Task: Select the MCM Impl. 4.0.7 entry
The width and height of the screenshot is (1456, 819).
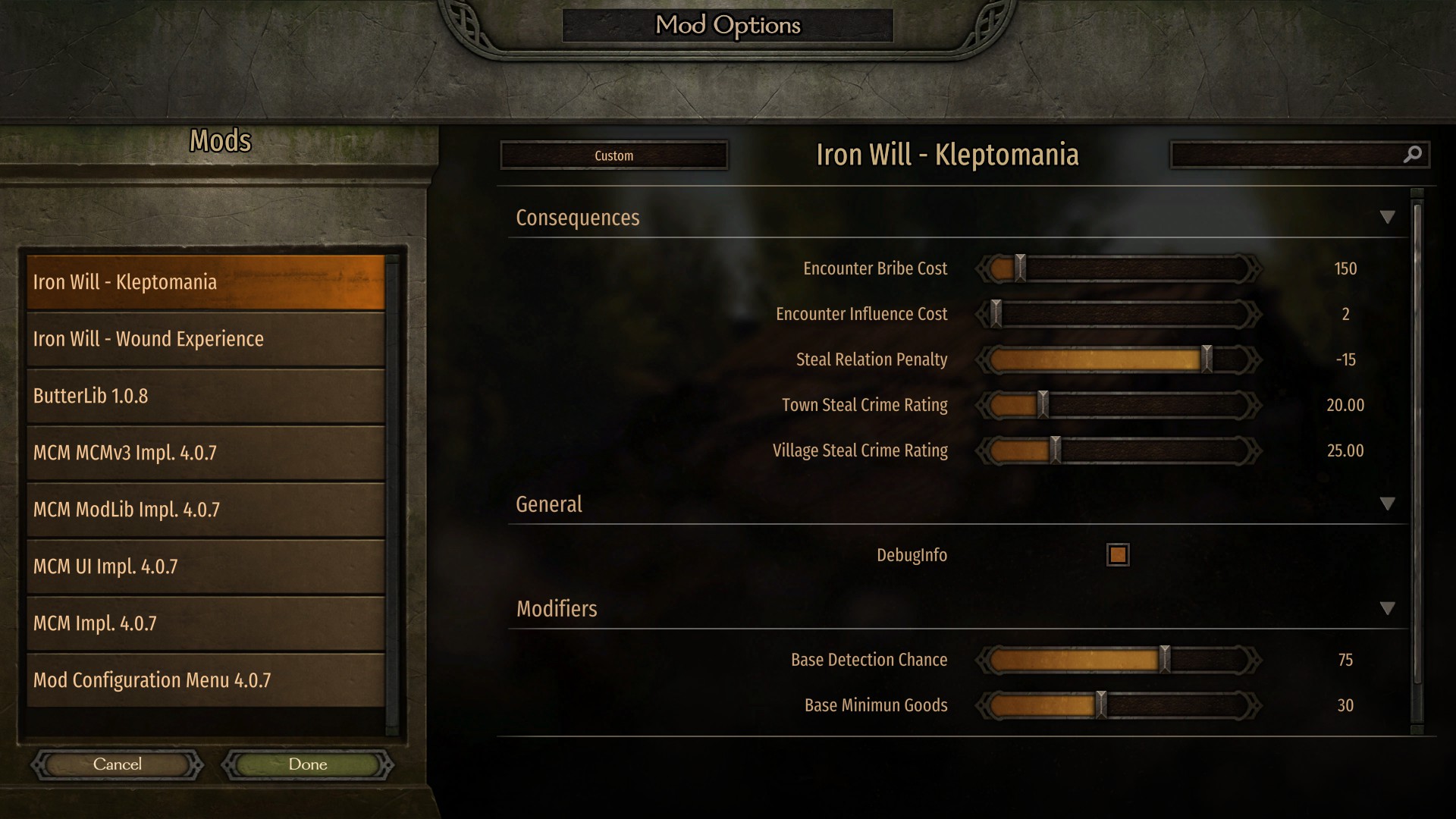Action: pyautogui.click(x=205, y=623)
